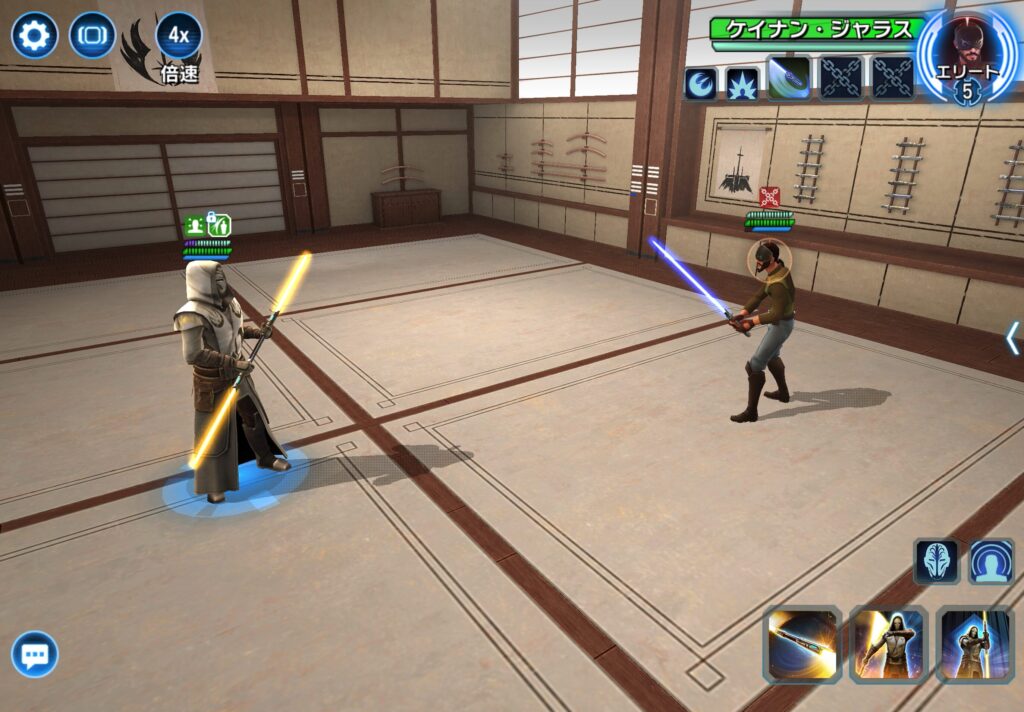View enemy's burst silhouette ability icon
Screen dimensions: 1024x712
click(742, 83)
